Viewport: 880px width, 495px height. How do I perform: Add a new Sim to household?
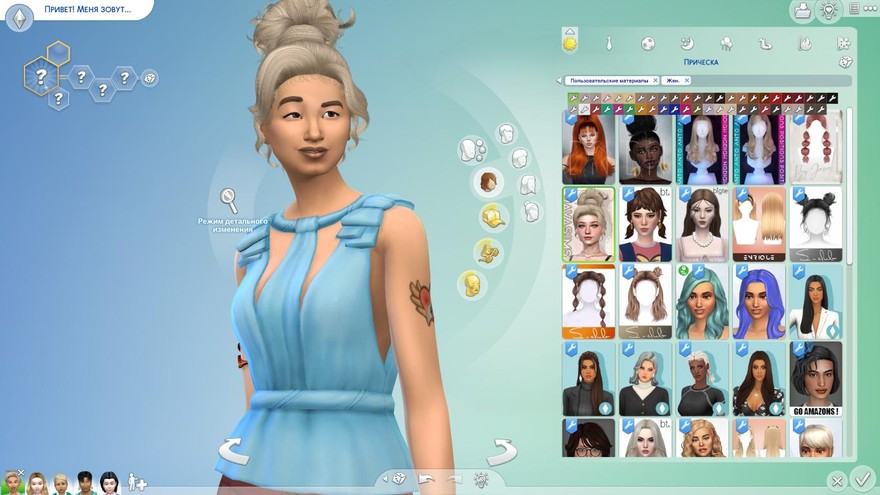click(137, 483)
